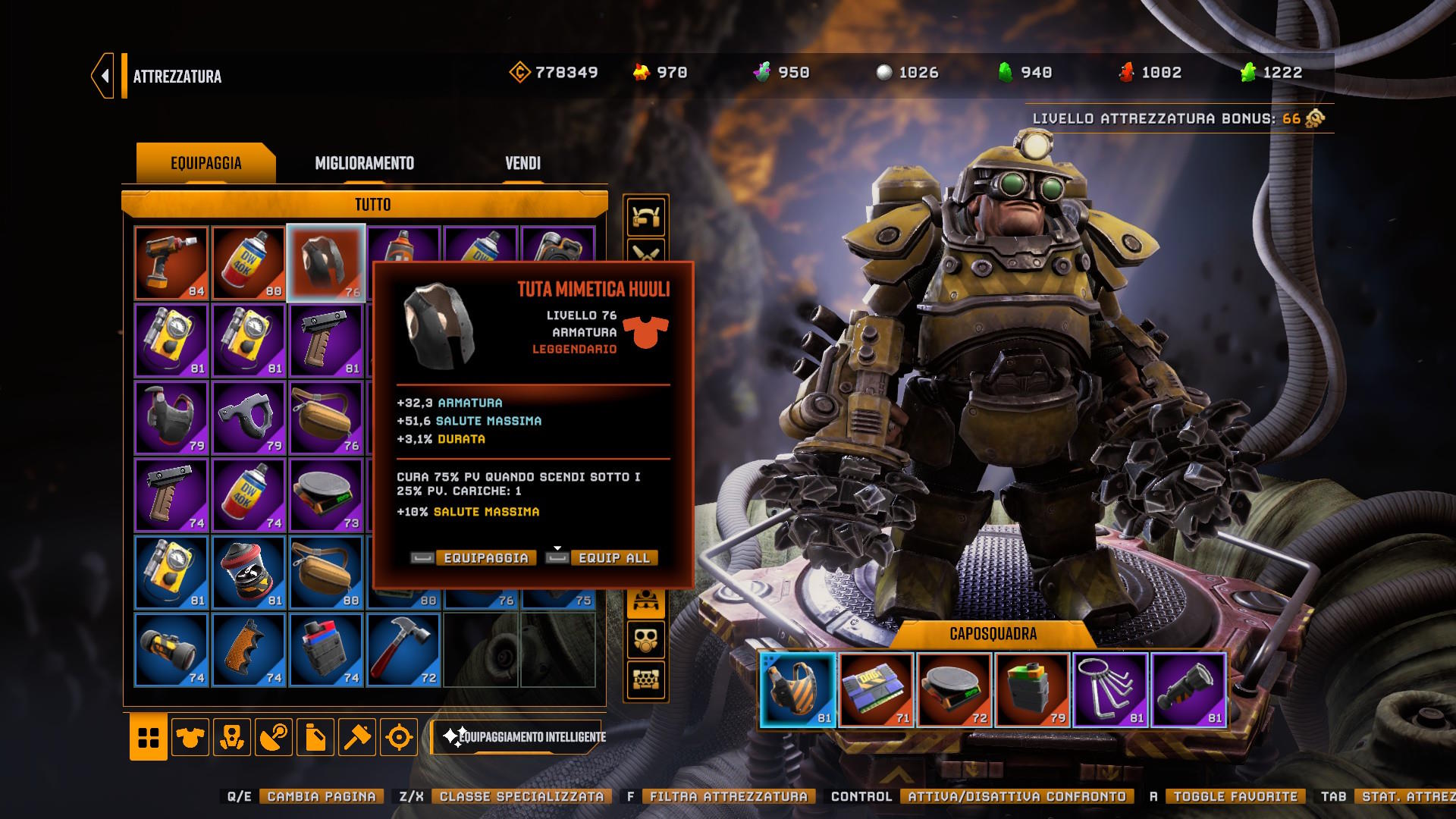Image resolution: width=1456 pixels, height=819 pixels.
Task: Click the Tutto category header
Action: tap(372, 205)
